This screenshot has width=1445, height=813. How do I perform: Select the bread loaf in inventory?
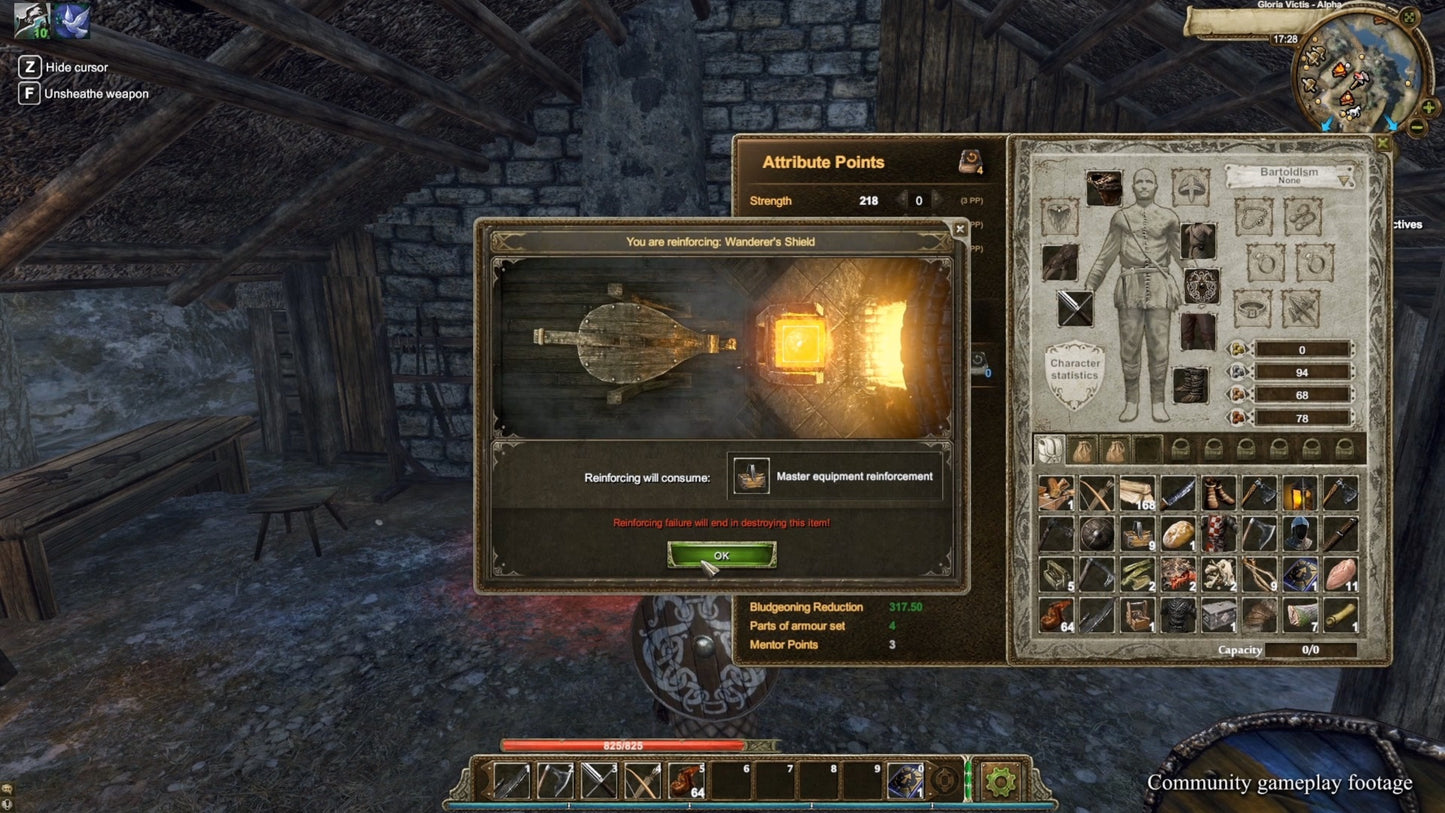click(x=1178, y=534)
